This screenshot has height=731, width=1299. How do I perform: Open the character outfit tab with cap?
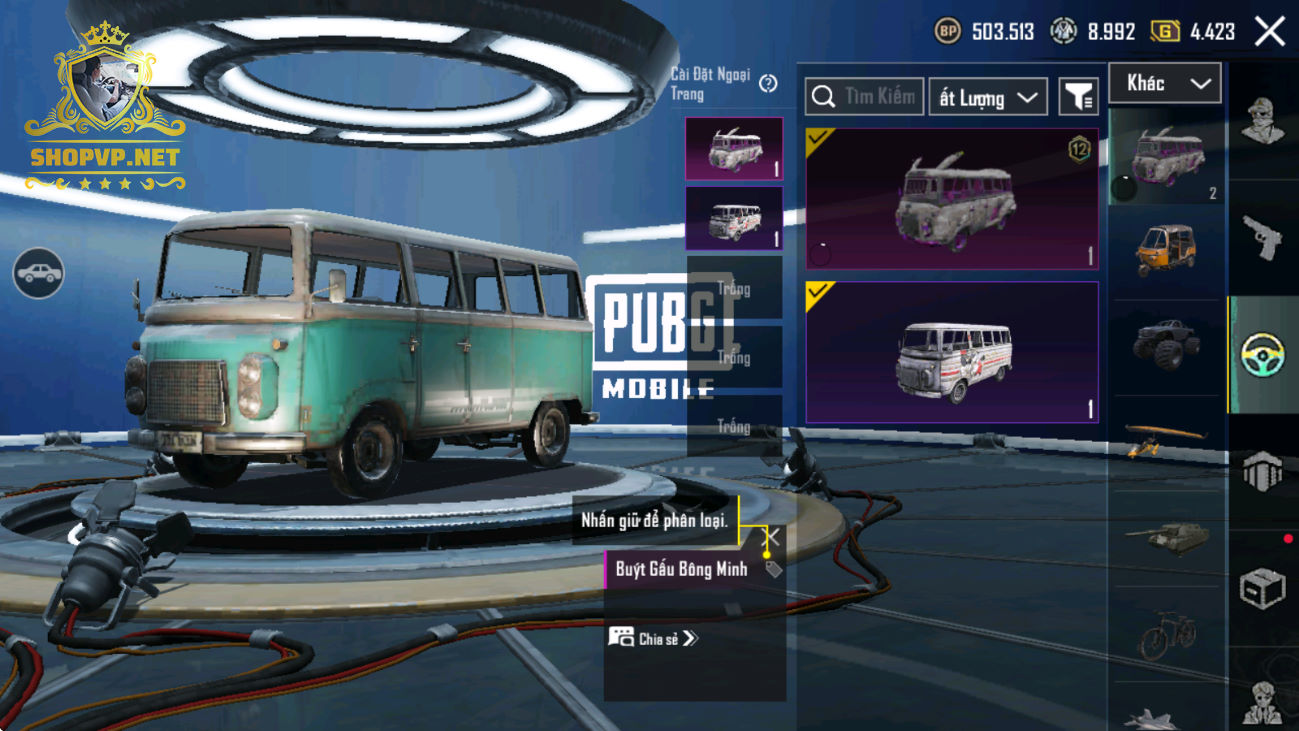[x=1262, y=122]
